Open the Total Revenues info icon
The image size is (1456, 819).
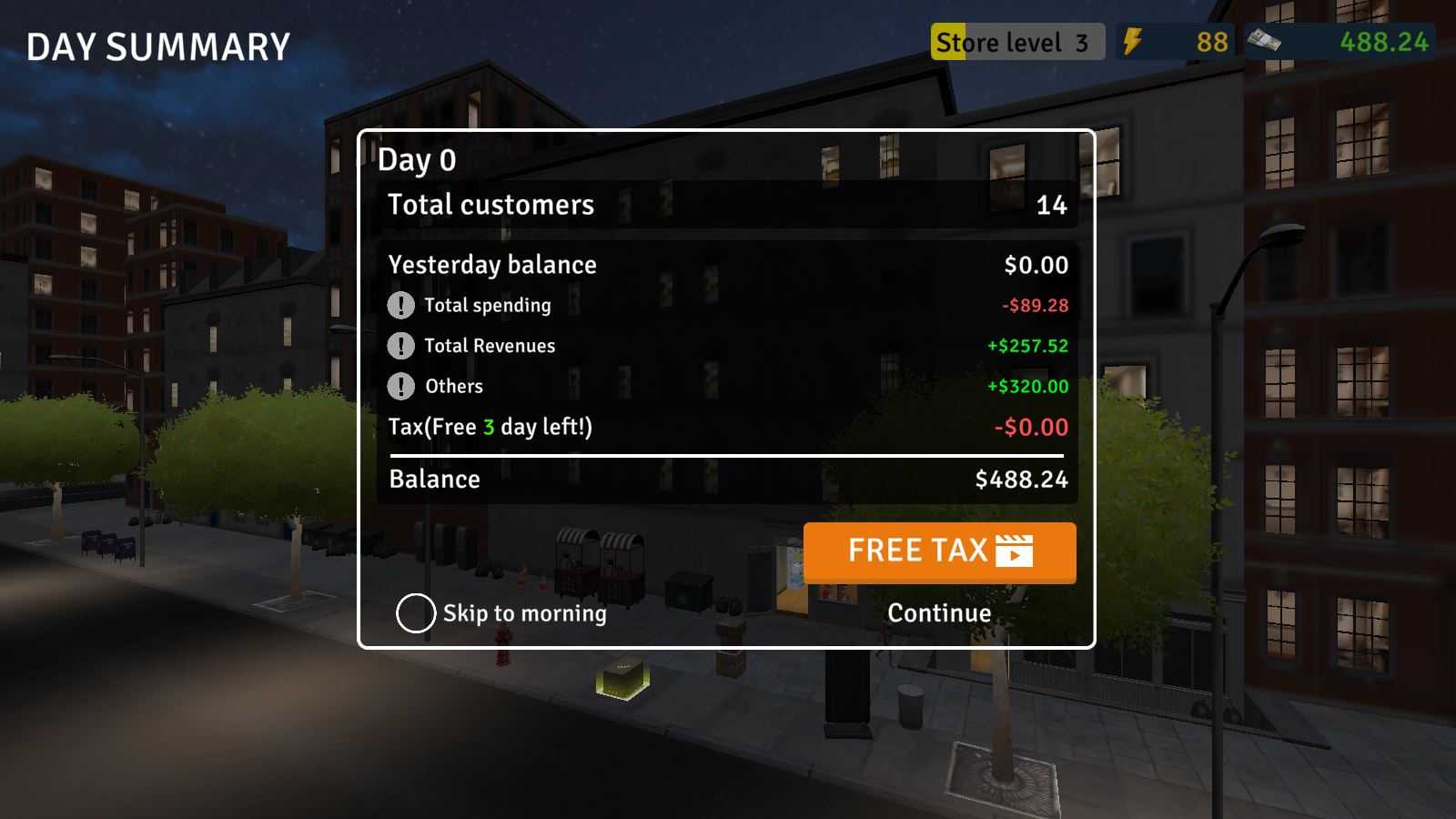400,346
